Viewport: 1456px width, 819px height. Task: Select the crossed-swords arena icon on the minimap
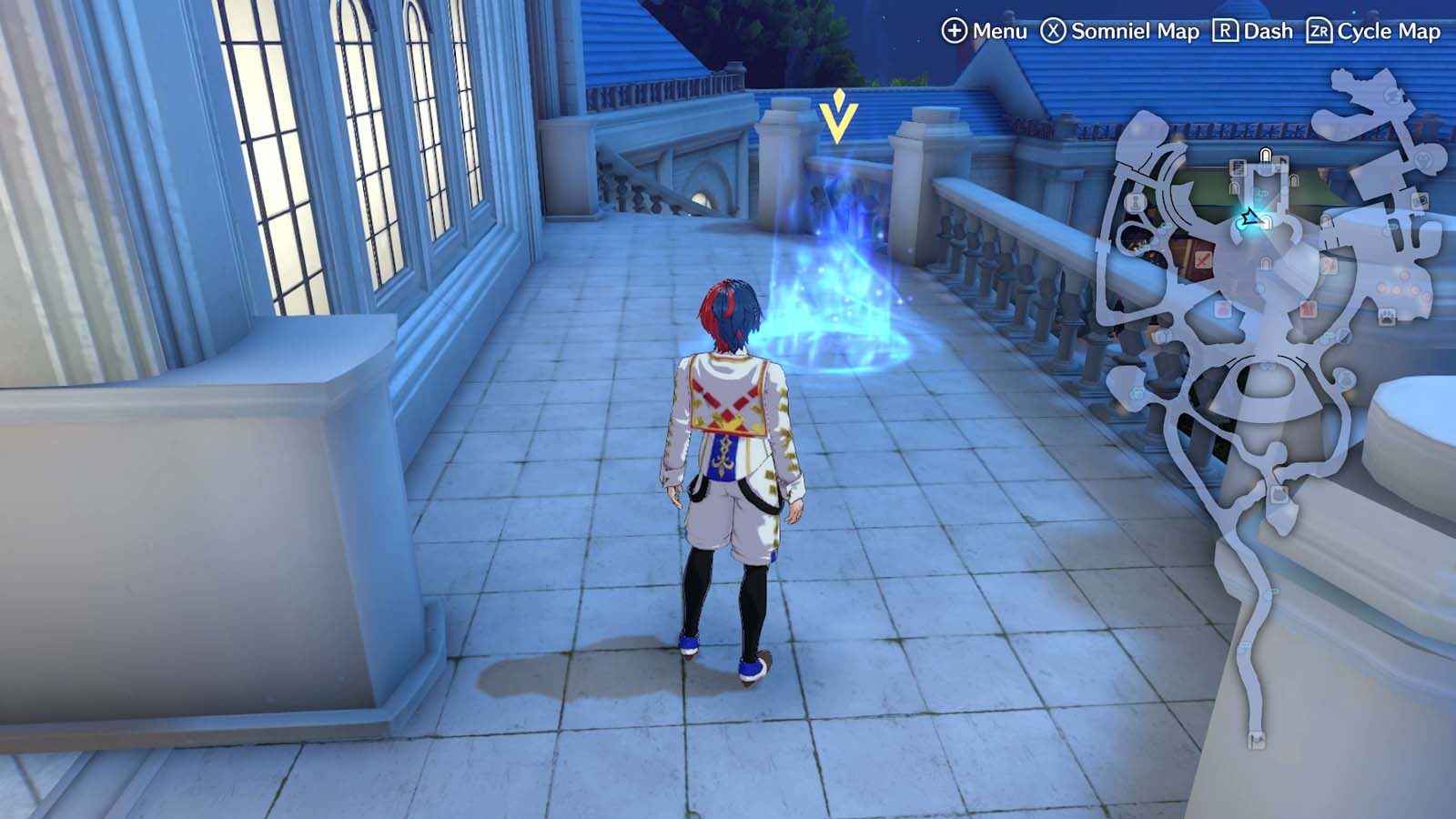click(x=1203, y=258)
